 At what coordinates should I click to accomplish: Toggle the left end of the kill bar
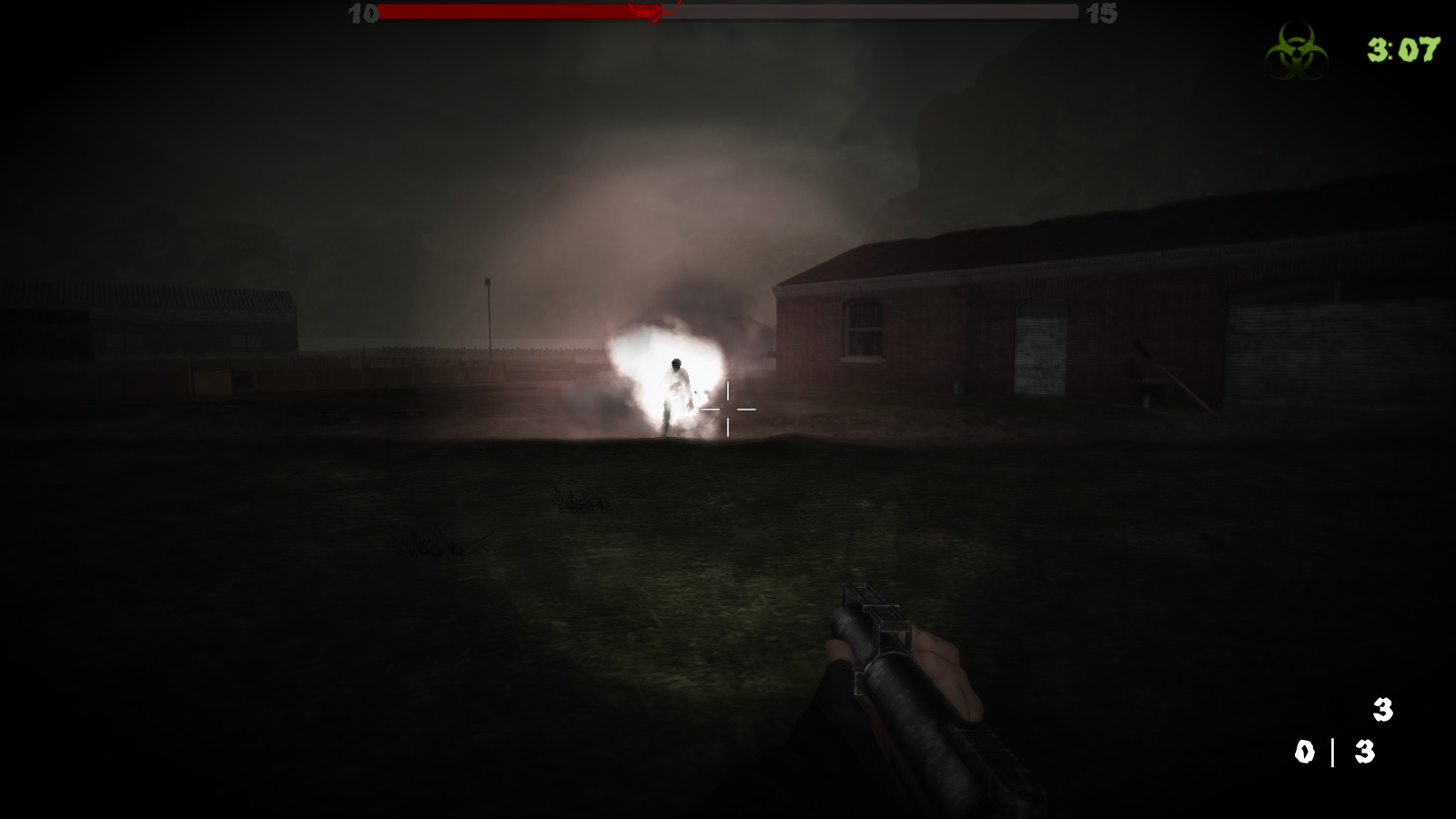point(379,15)
